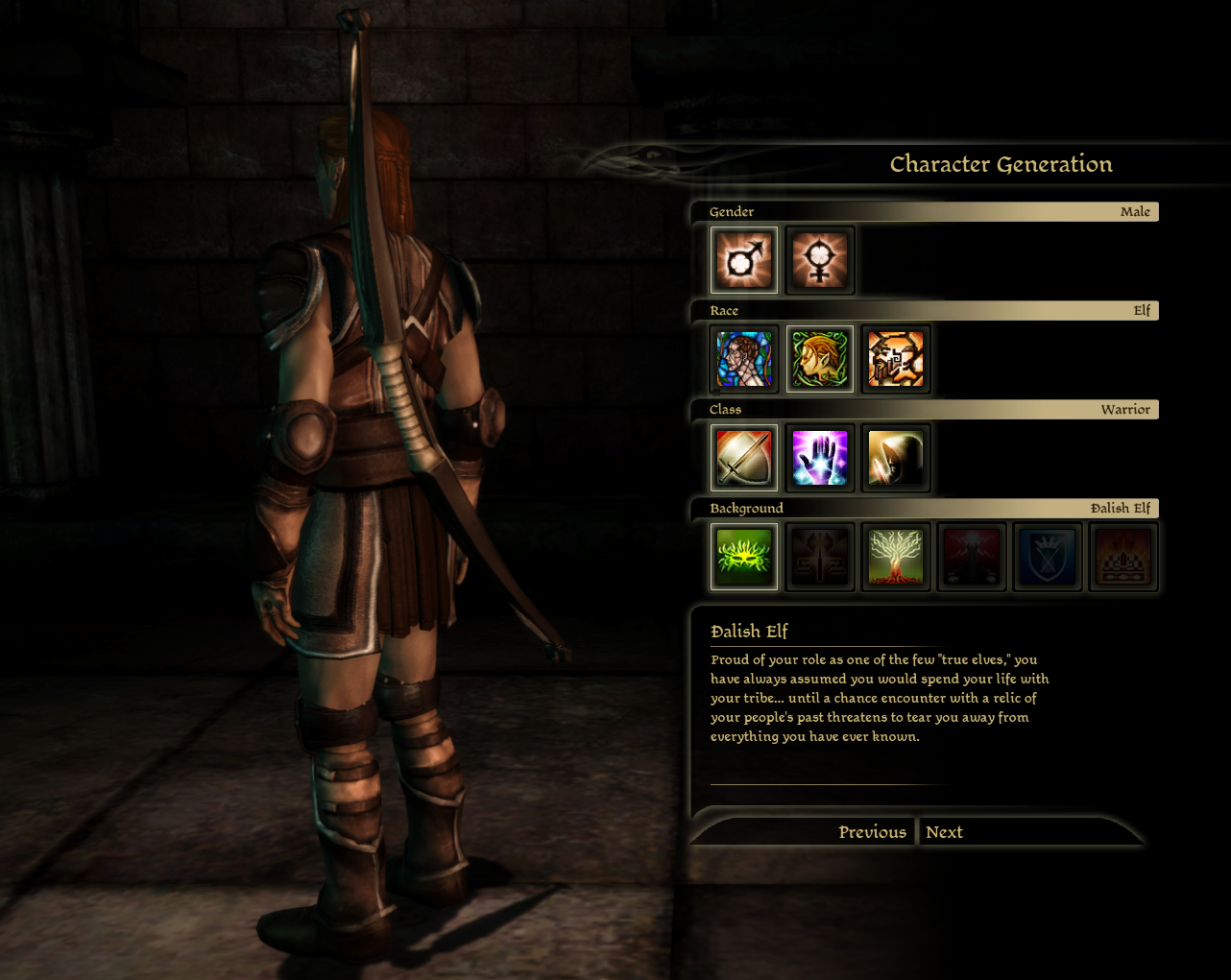The image size is (1231, 980).
Task: Click the white tree background icon
Action: [895, 556]
